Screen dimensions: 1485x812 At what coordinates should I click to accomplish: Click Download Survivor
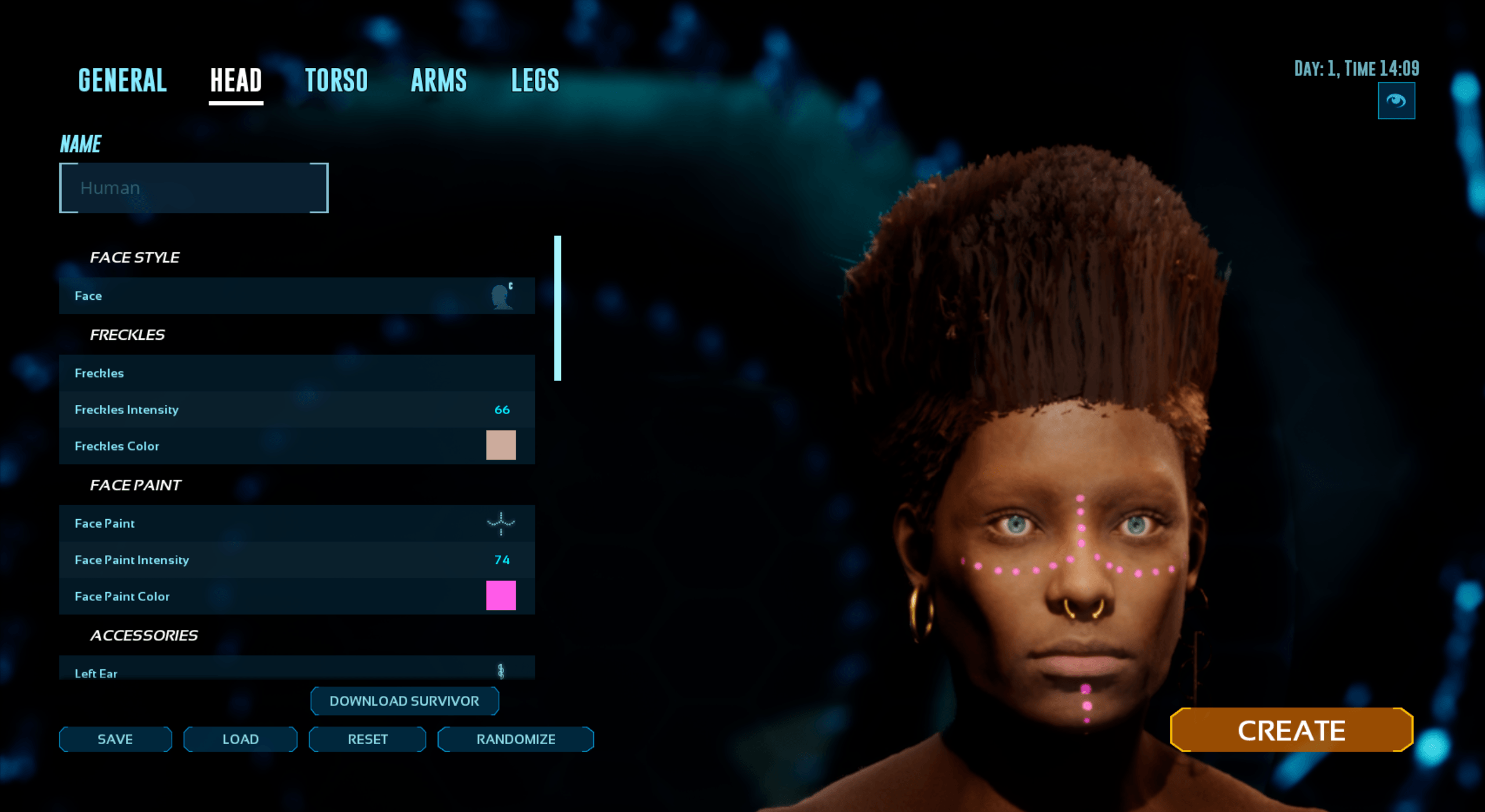(404, 701)
